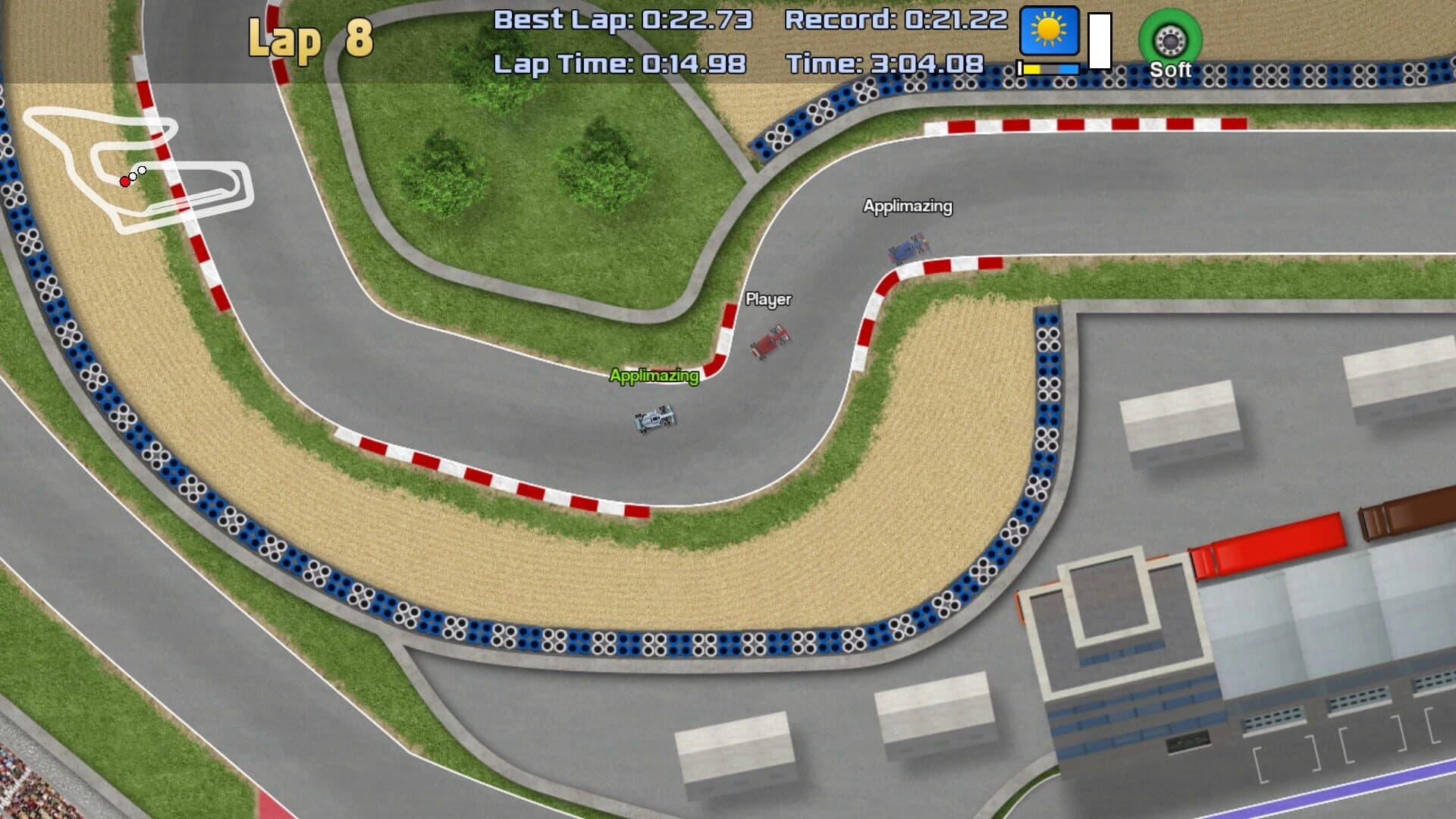Click the Time: 3:04.08 race clock
The image size is (1456, 819).
coord(885,64)
